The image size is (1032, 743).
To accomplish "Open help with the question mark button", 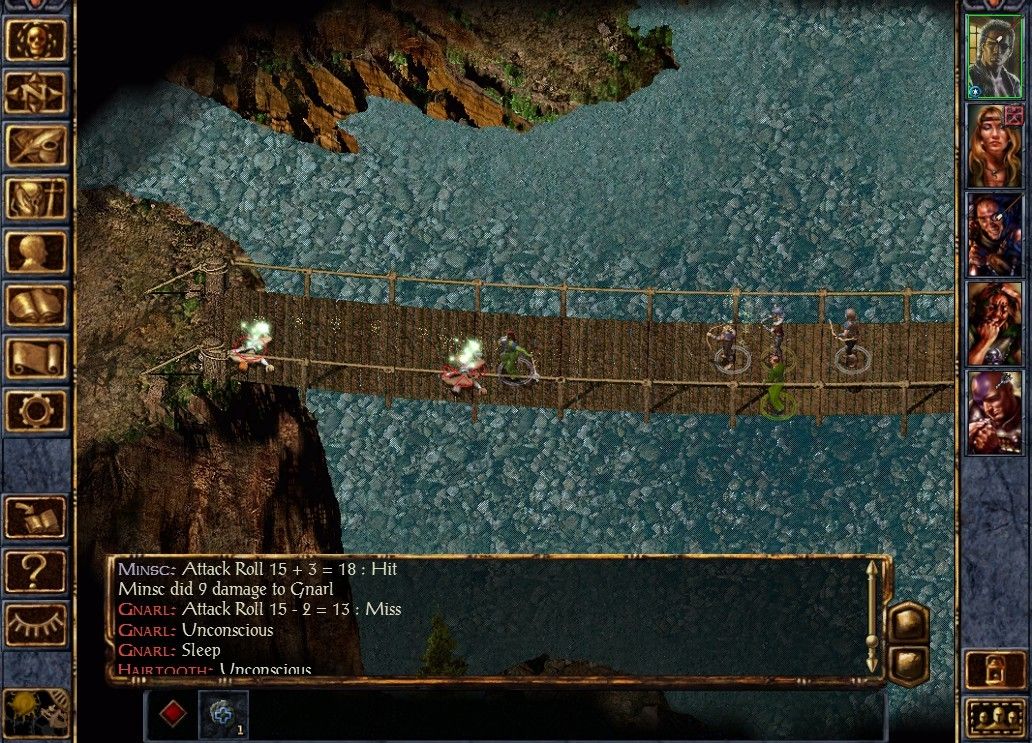I will click(37, 571).
